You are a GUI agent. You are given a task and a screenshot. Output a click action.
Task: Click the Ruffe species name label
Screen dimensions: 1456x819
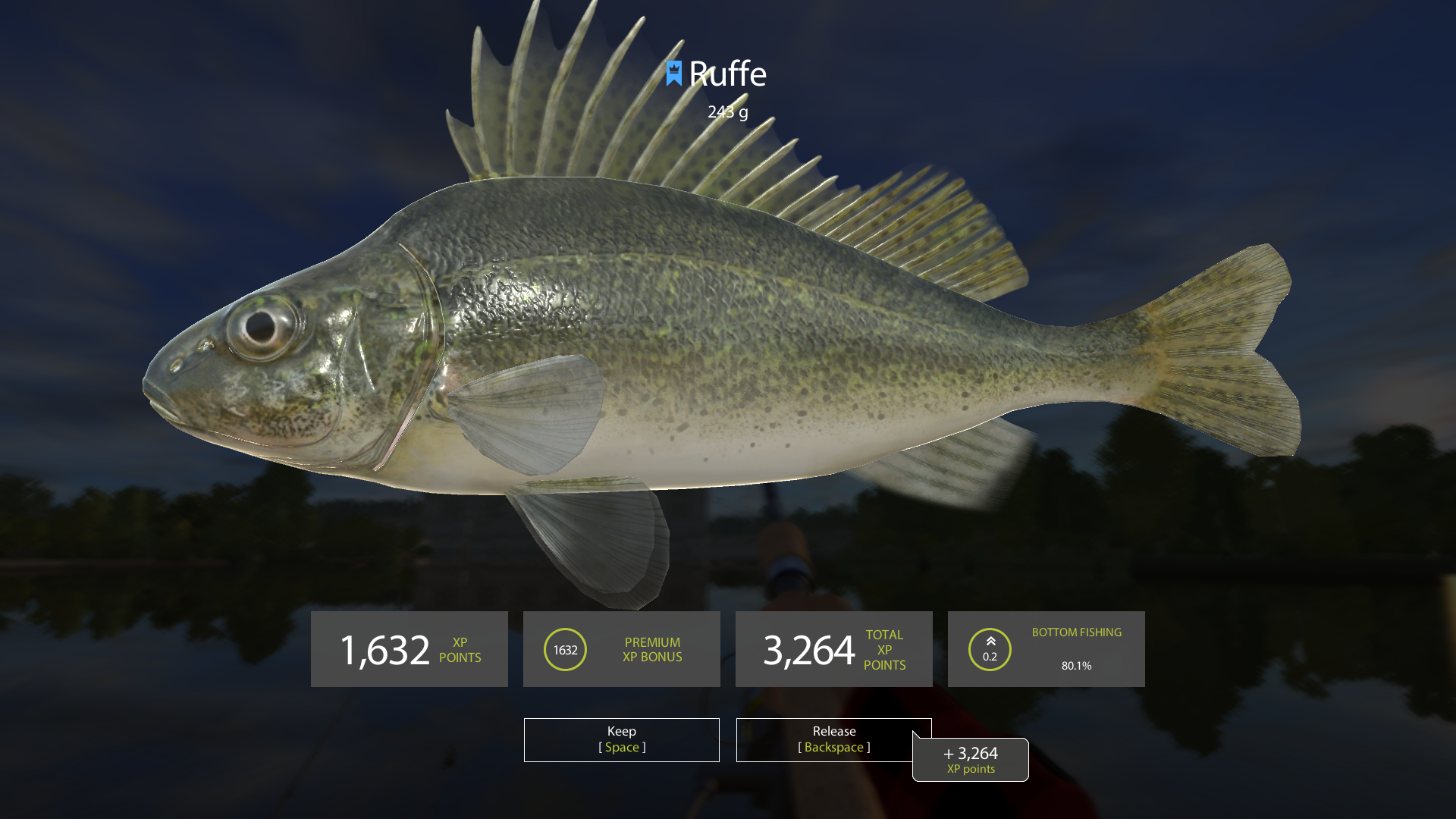click(x=728, y=74)
